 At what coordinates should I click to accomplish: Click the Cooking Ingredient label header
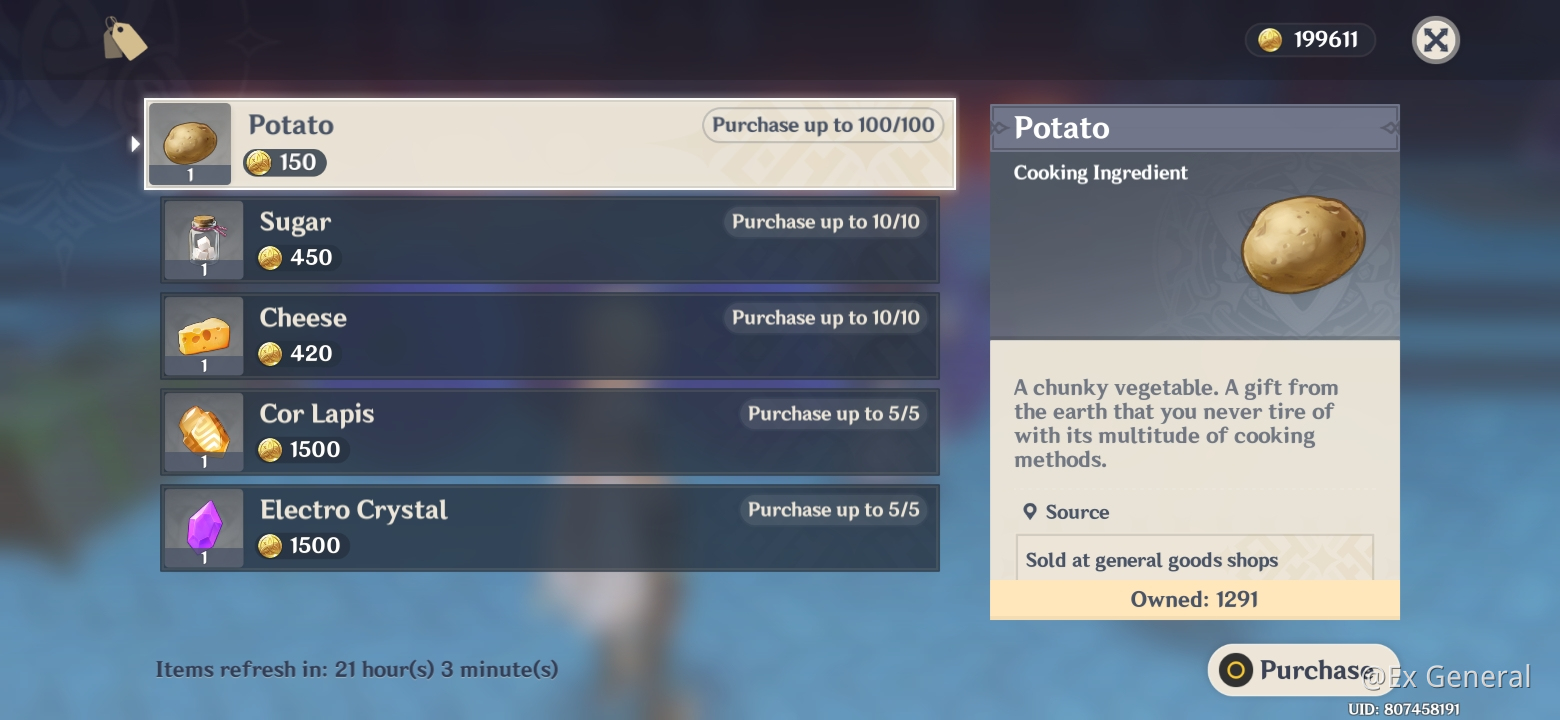click(x=1100, y=172)
